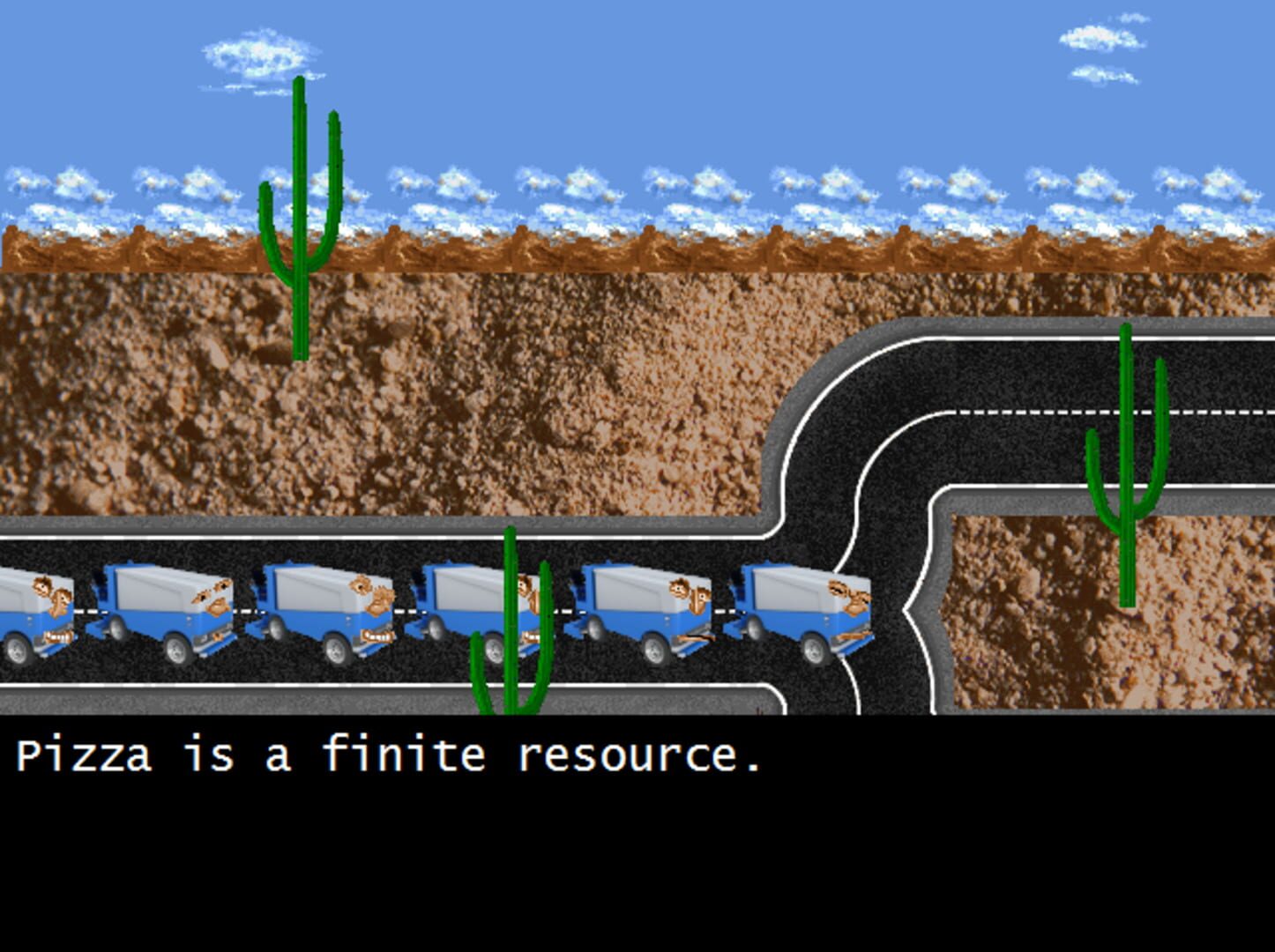
Task: Click the dialogue text reading Pizza is a finite resource
Action: tap(388, 754)
